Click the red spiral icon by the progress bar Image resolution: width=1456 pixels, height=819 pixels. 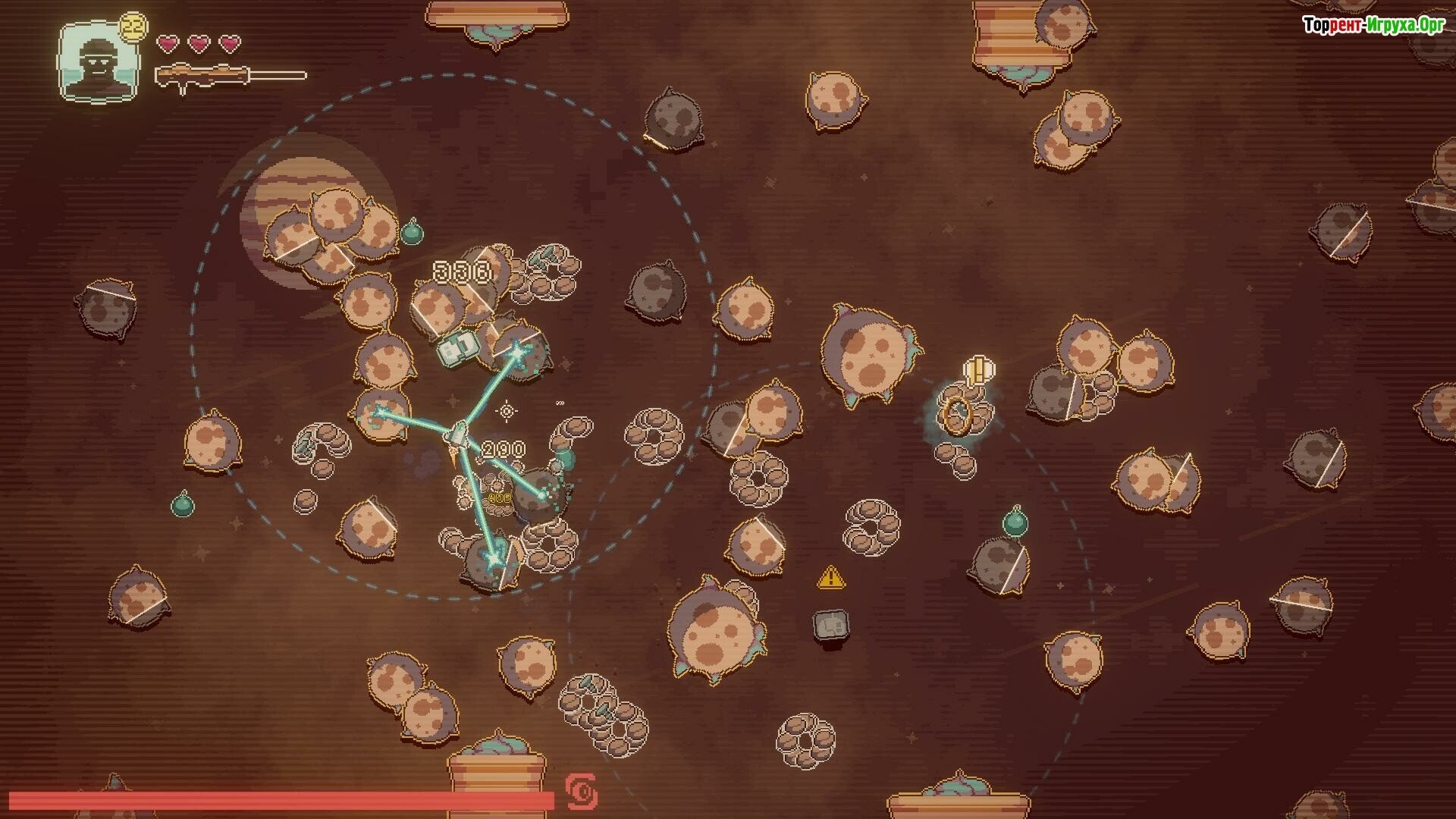pos(582,792)
